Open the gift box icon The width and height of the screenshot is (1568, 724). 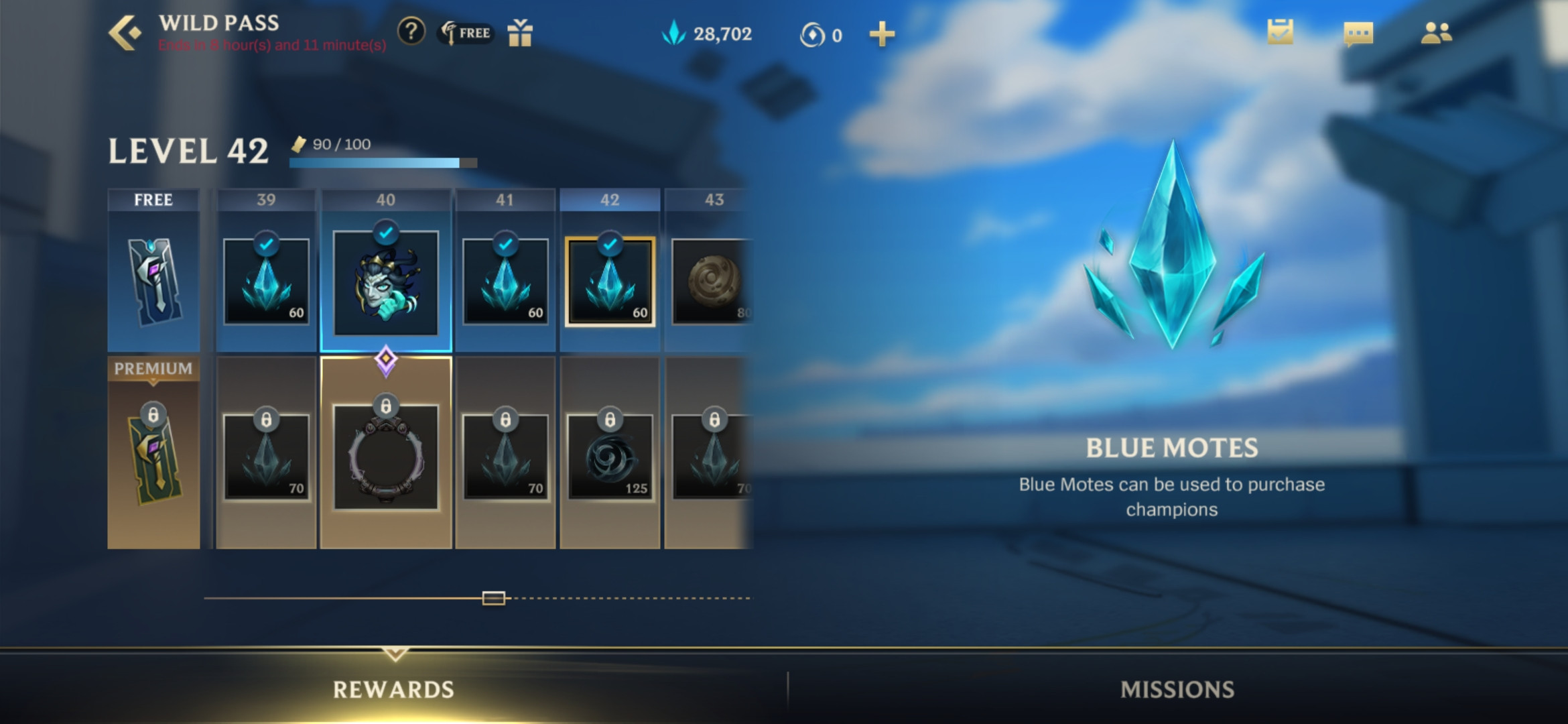tap(519, 33)
